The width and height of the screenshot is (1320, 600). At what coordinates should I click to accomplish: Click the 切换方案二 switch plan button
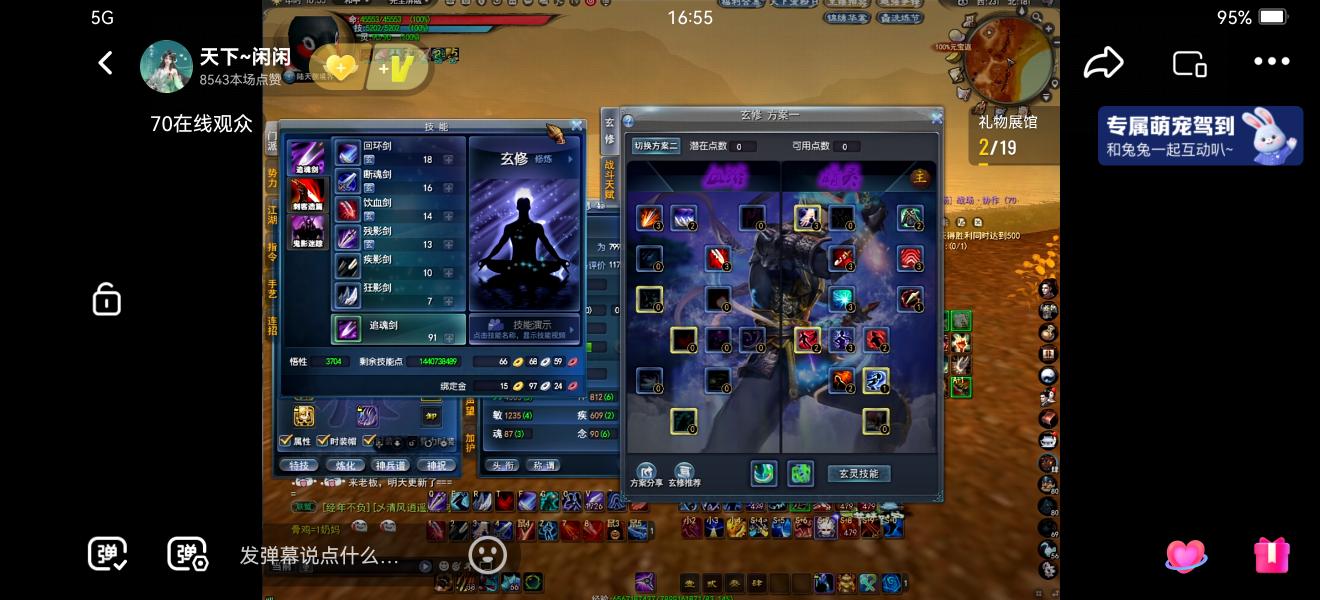pyautogui.click(x=655, y=146)
